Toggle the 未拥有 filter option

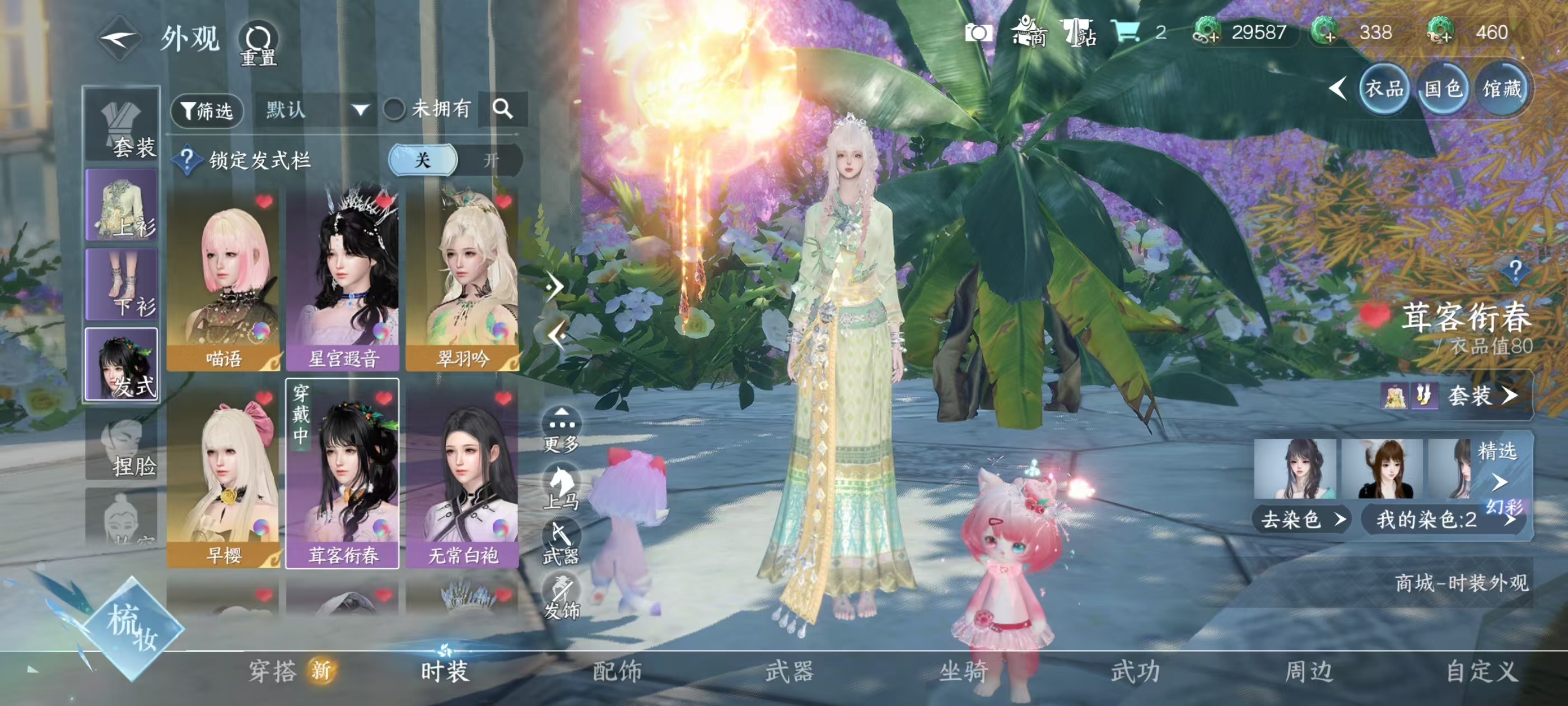(394, 110)
